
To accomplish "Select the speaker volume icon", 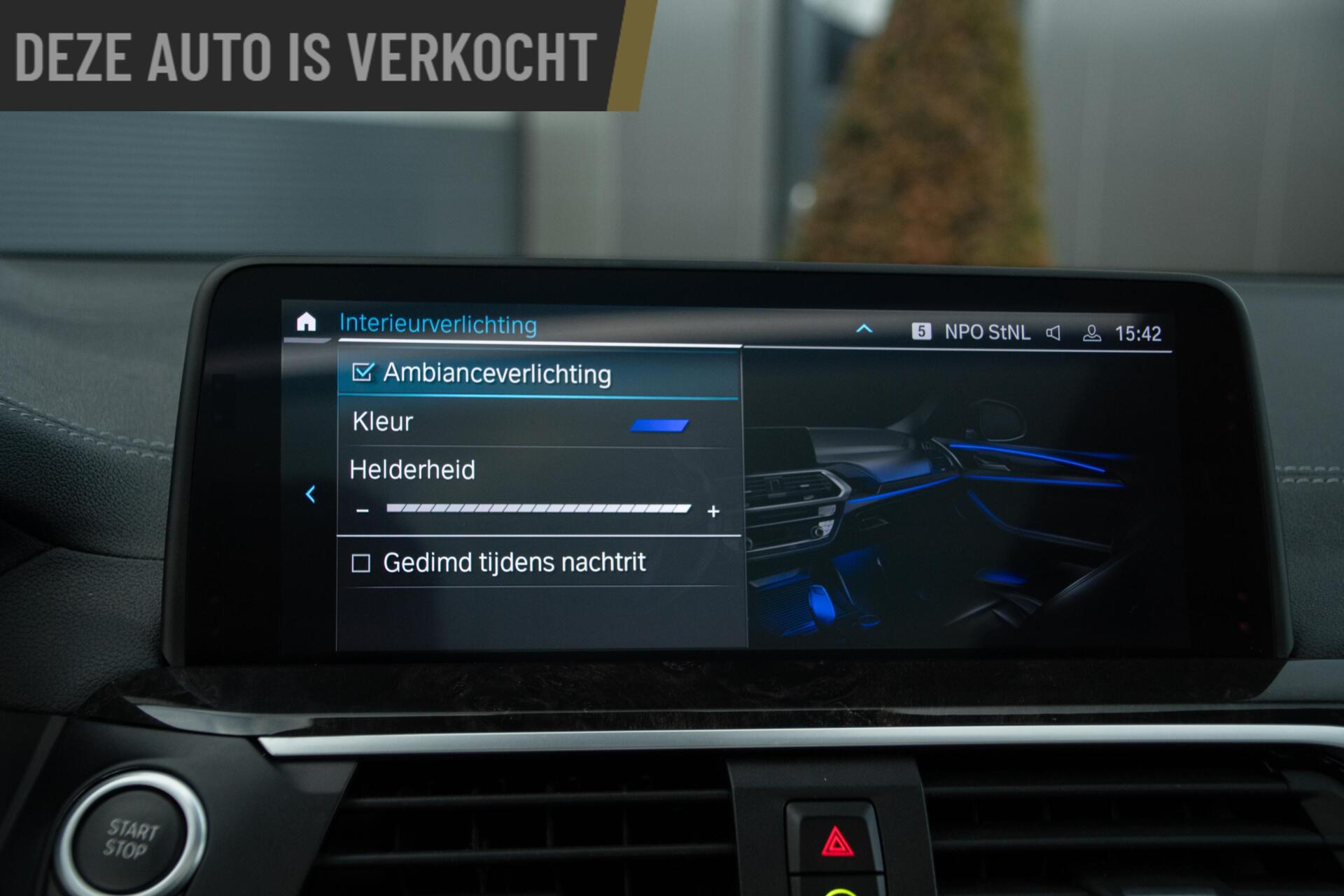I will (x=1053, y=333).
